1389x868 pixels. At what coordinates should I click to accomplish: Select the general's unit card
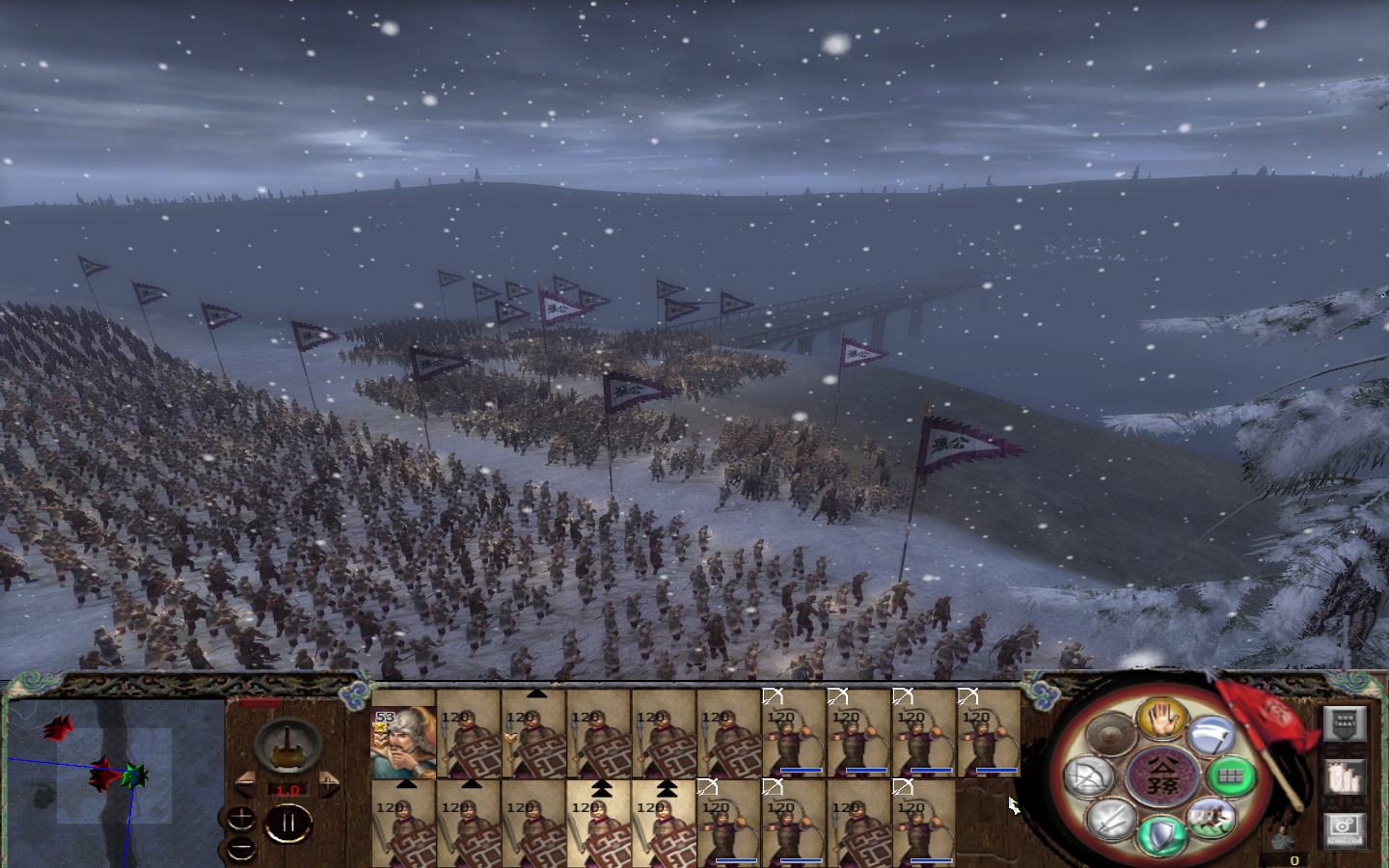click(x=403, y=743)
